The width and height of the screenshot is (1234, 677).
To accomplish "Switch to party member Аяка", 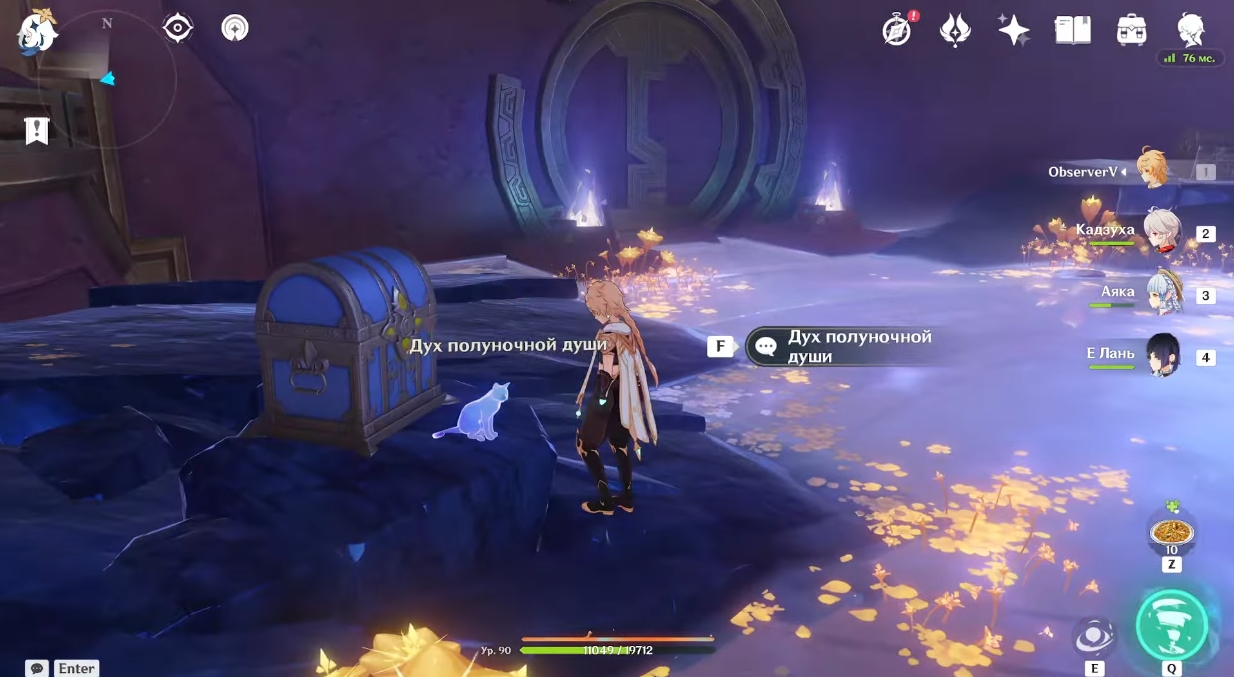I will click(1162, 294).
